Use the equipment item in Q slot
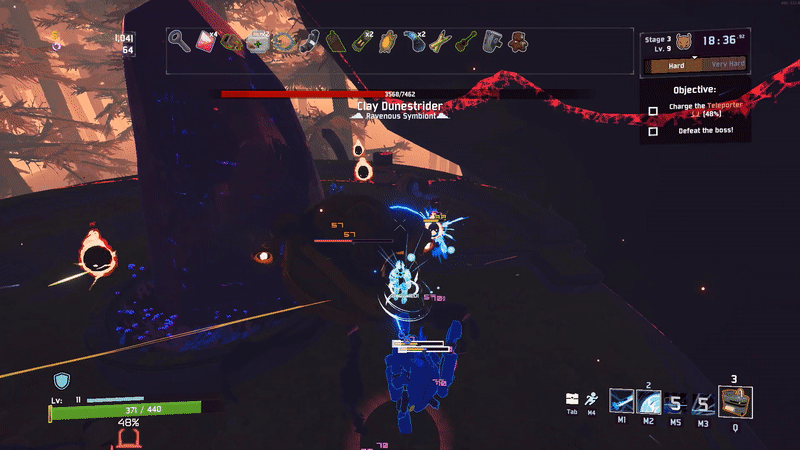This screenshot has width=800, height=450. pyautogui.click(x=736, y=402)
